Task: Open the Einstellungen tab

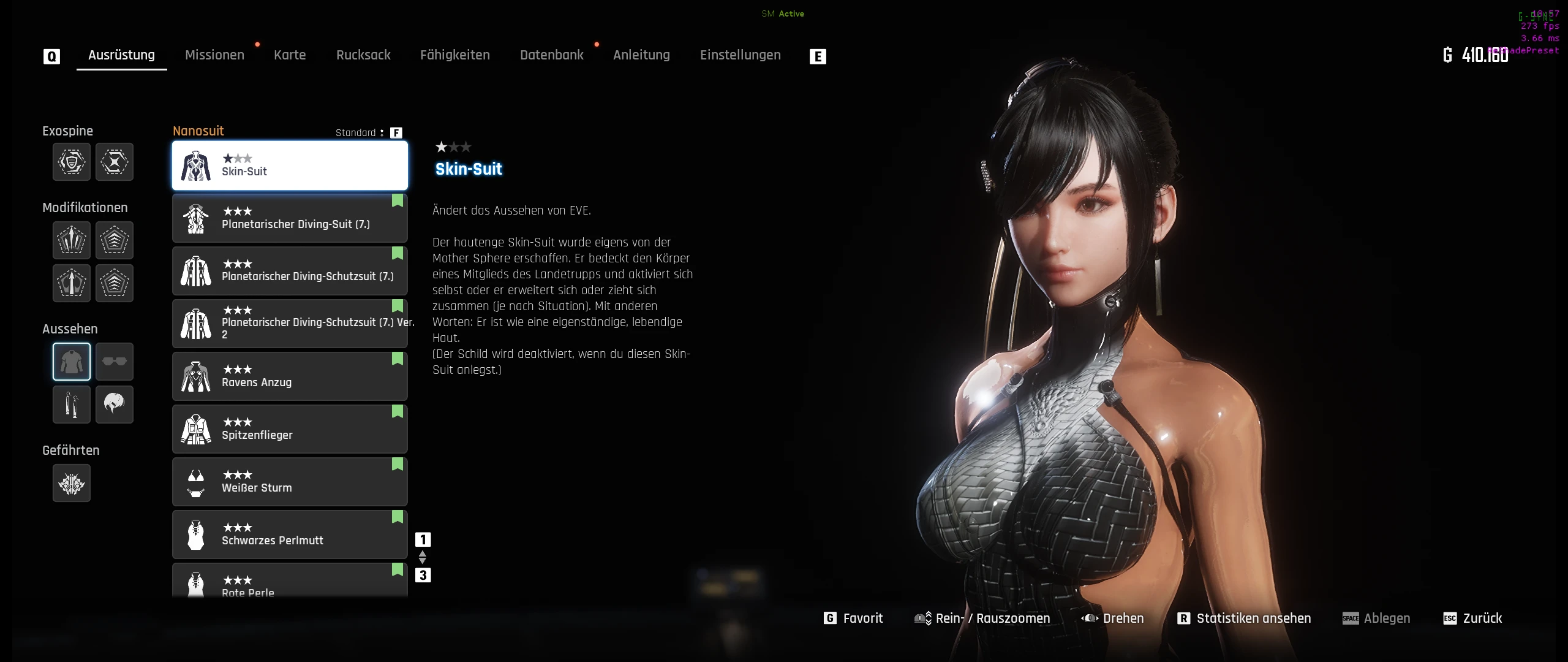Action: coord(740,55)
